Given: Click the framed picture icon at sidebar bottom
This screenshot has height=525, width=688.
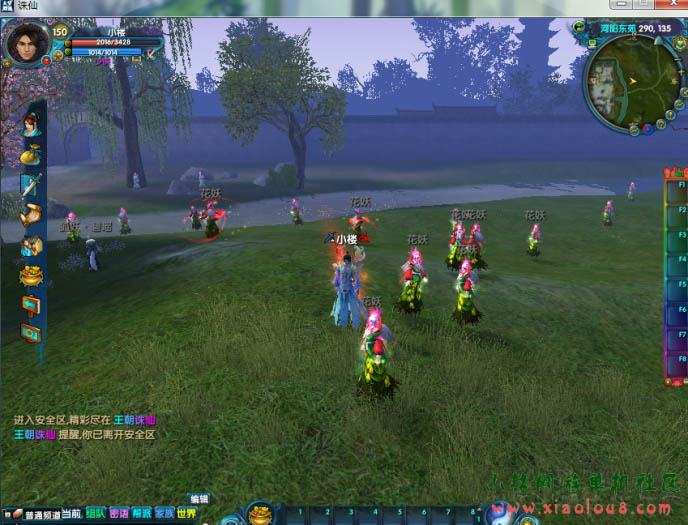Looking at the screenshot, I should (x=31, y=333).
